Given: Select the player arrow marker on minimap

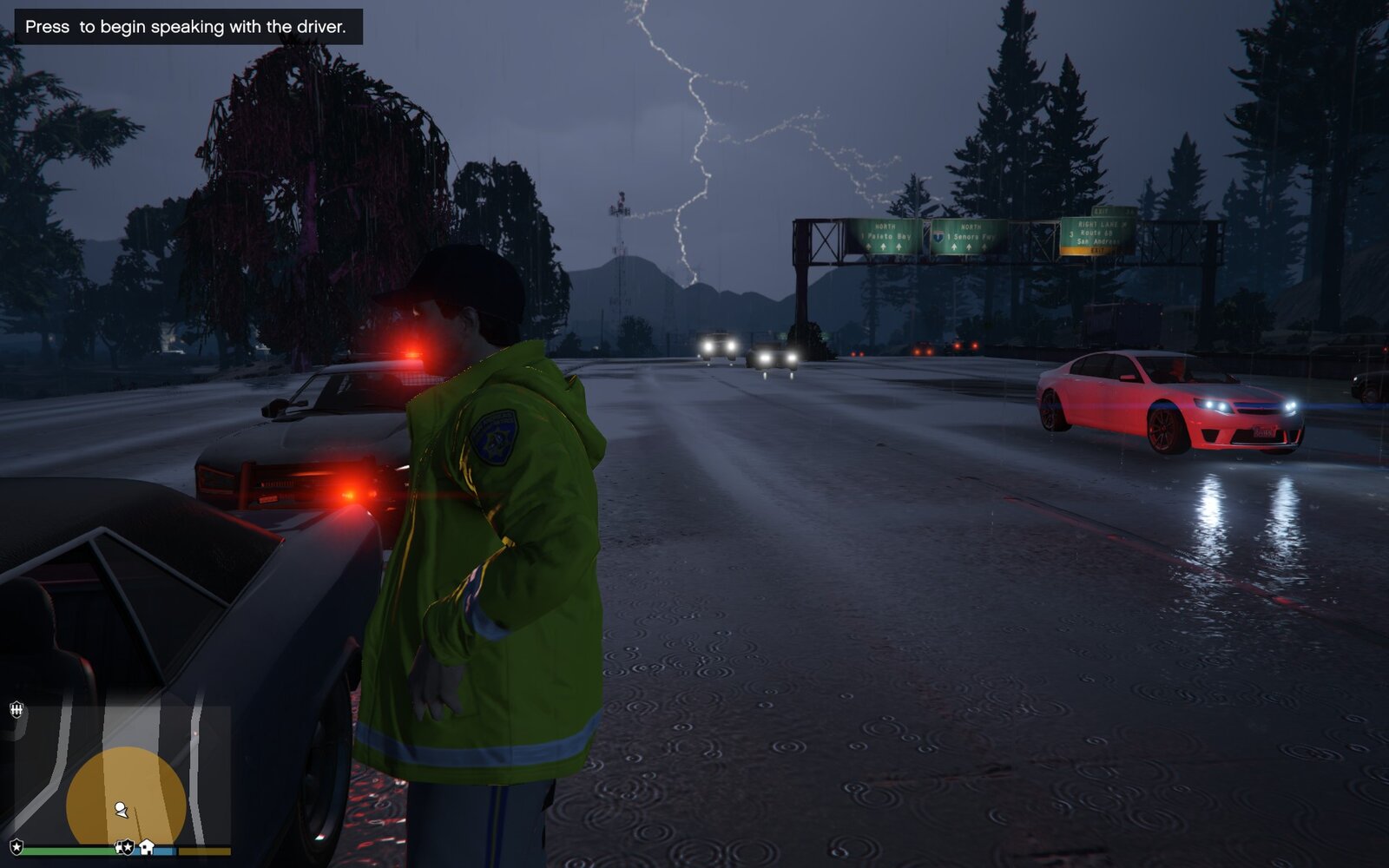Looking at the screenshot, I should click(121, 810).
